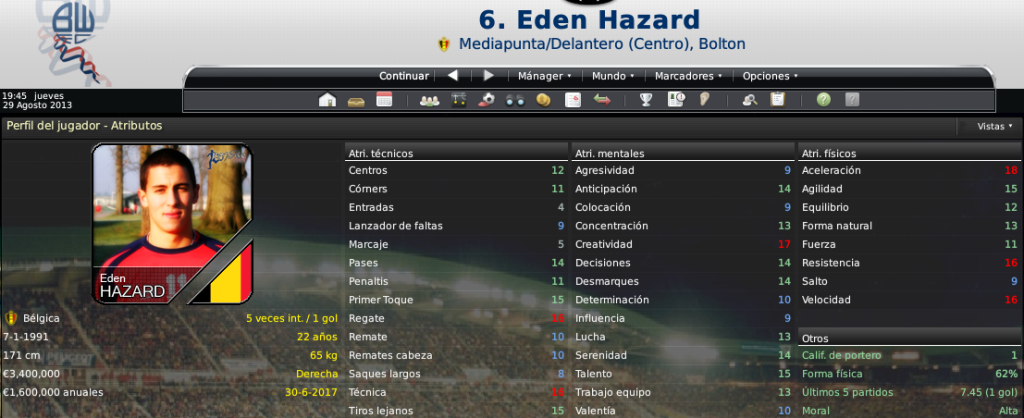Click the house home icon
Image resolution: width=1024 pixels, height=418 pixels.
[x=326, y=100]
